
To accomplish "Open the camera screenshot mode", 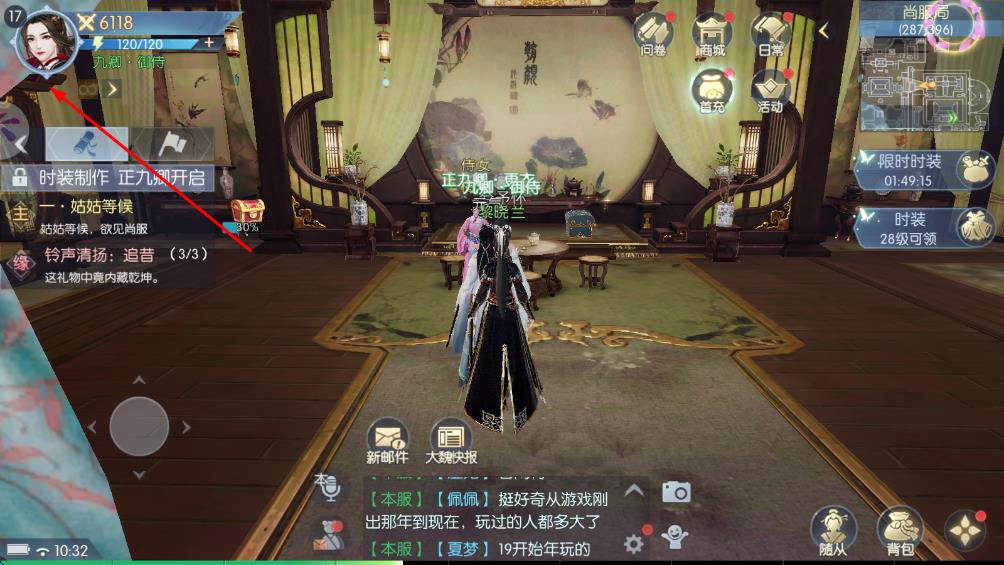I will [676, 491].
